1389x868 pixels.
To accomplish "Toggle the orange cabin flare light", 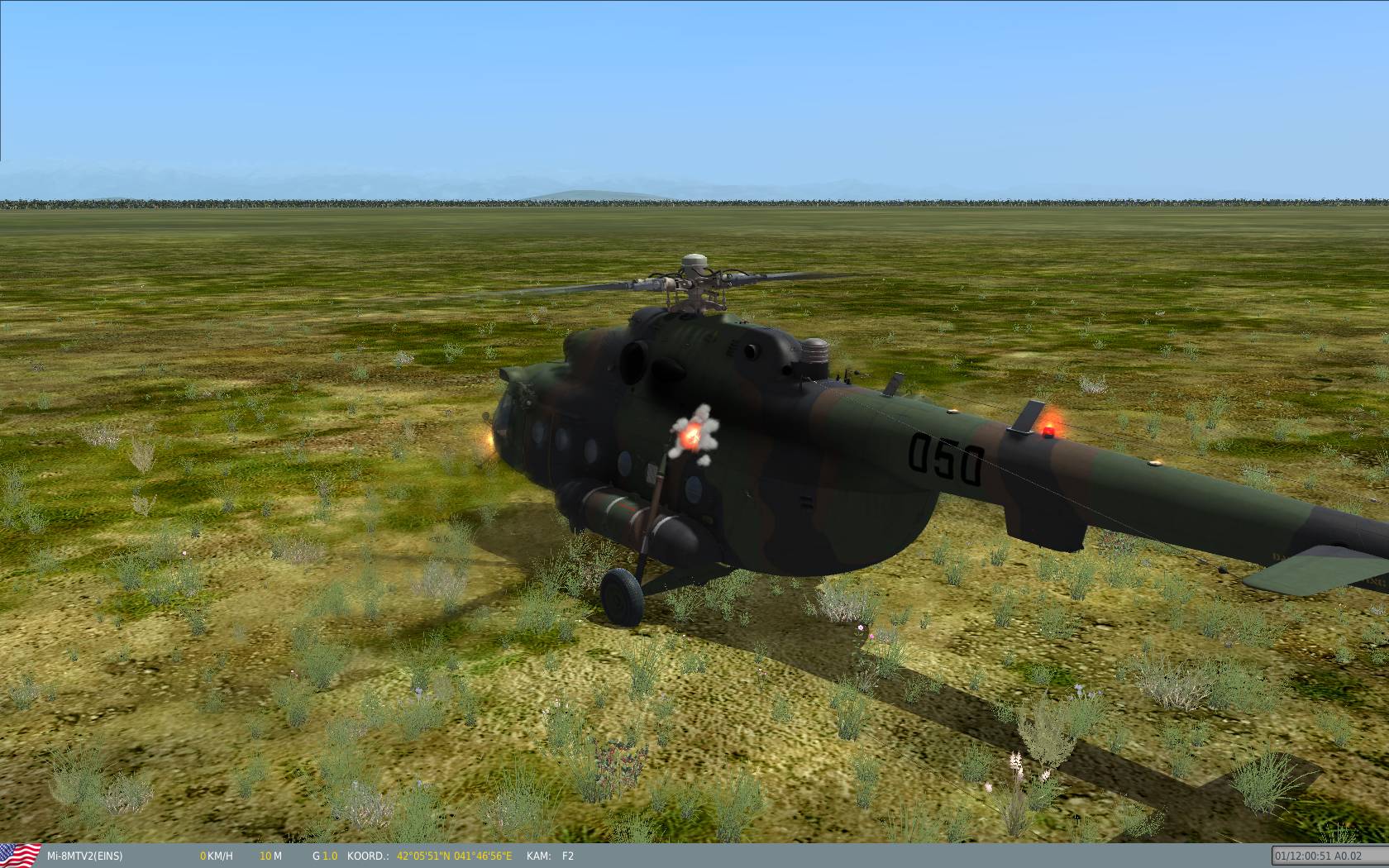I will (x=691, y=435).
